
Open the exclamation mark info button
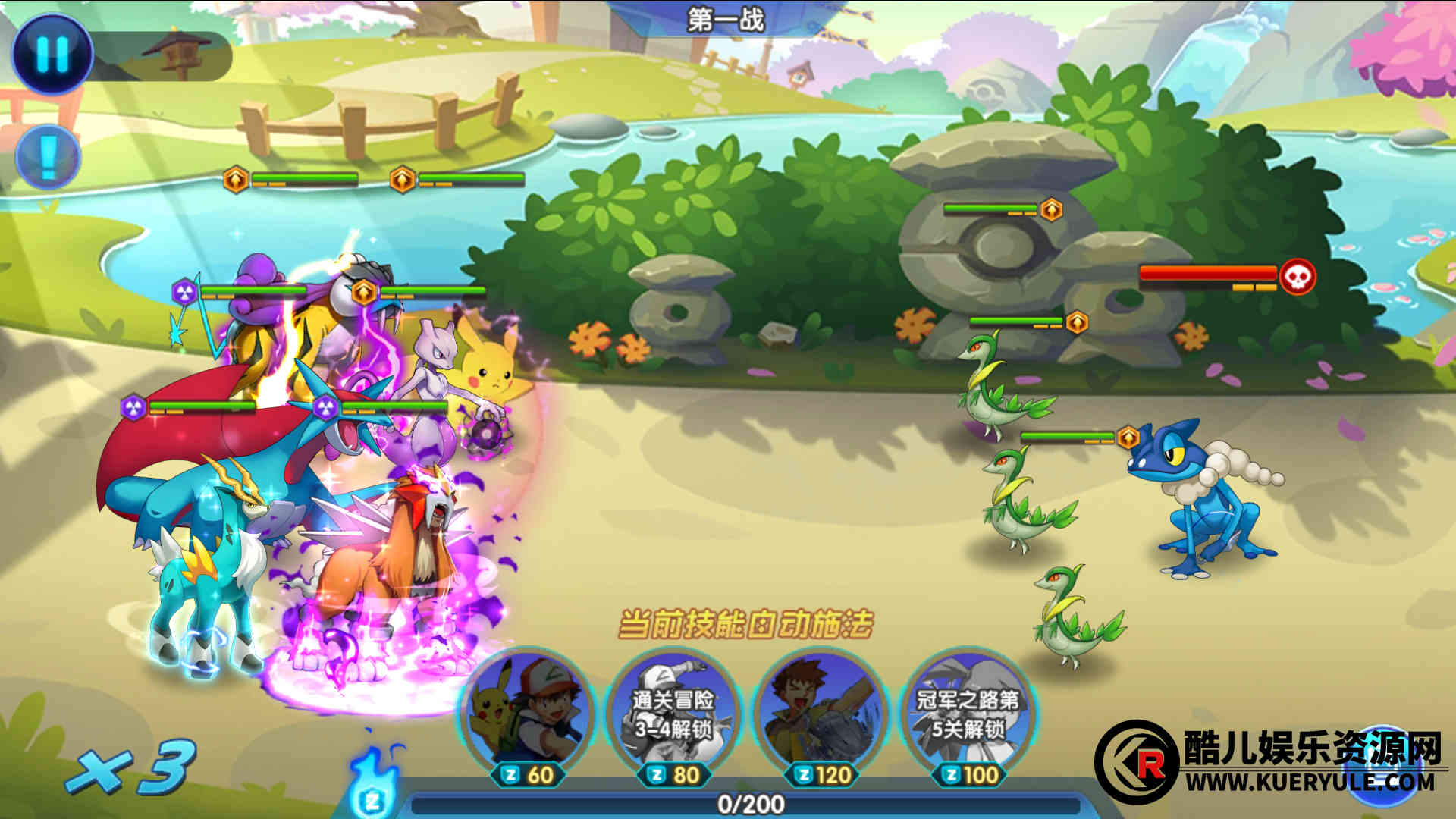48,158
